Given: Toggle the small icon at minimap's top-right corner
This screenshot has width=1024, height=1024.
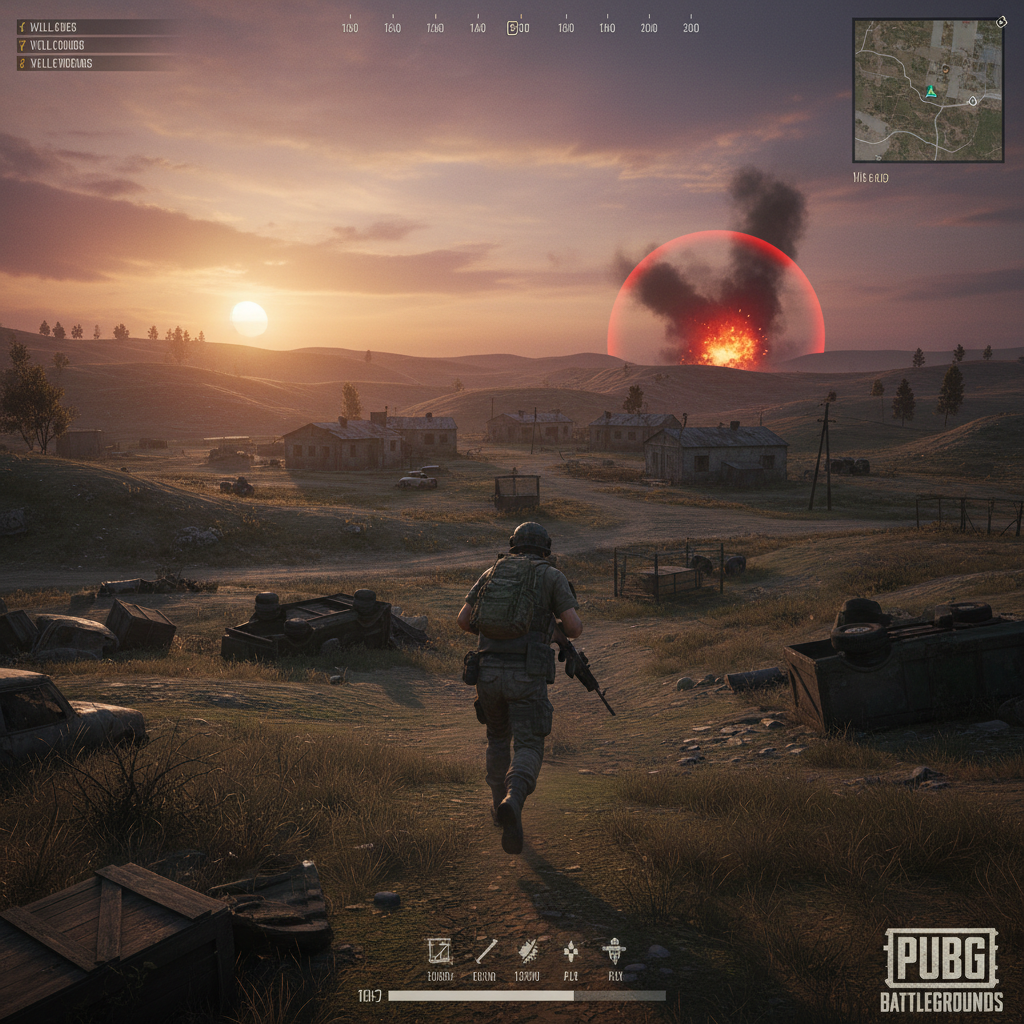Looking at the screenshot, I should click(1001, 21).
